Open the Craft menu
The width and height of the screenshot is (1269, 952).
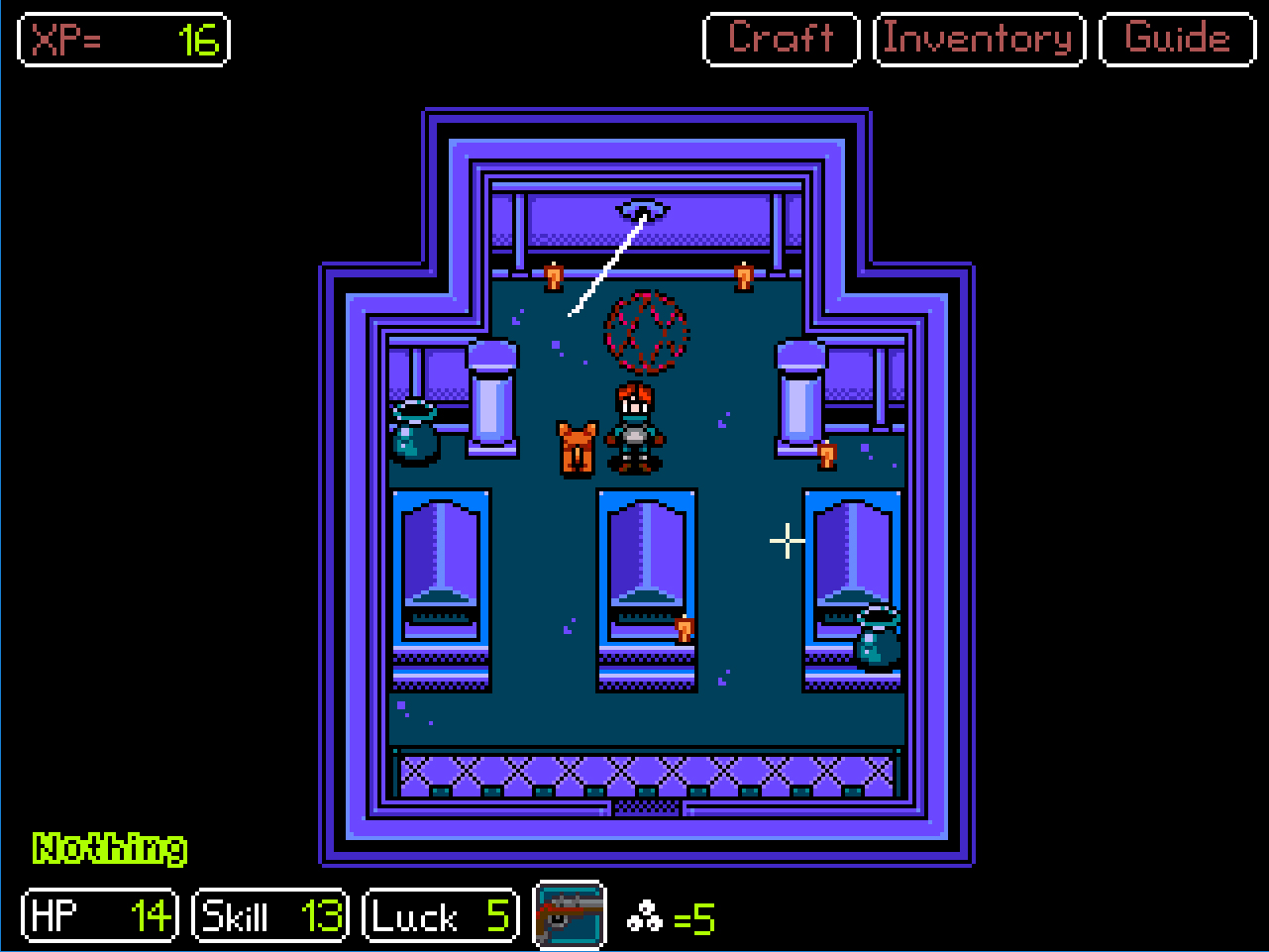pos(780,39)
